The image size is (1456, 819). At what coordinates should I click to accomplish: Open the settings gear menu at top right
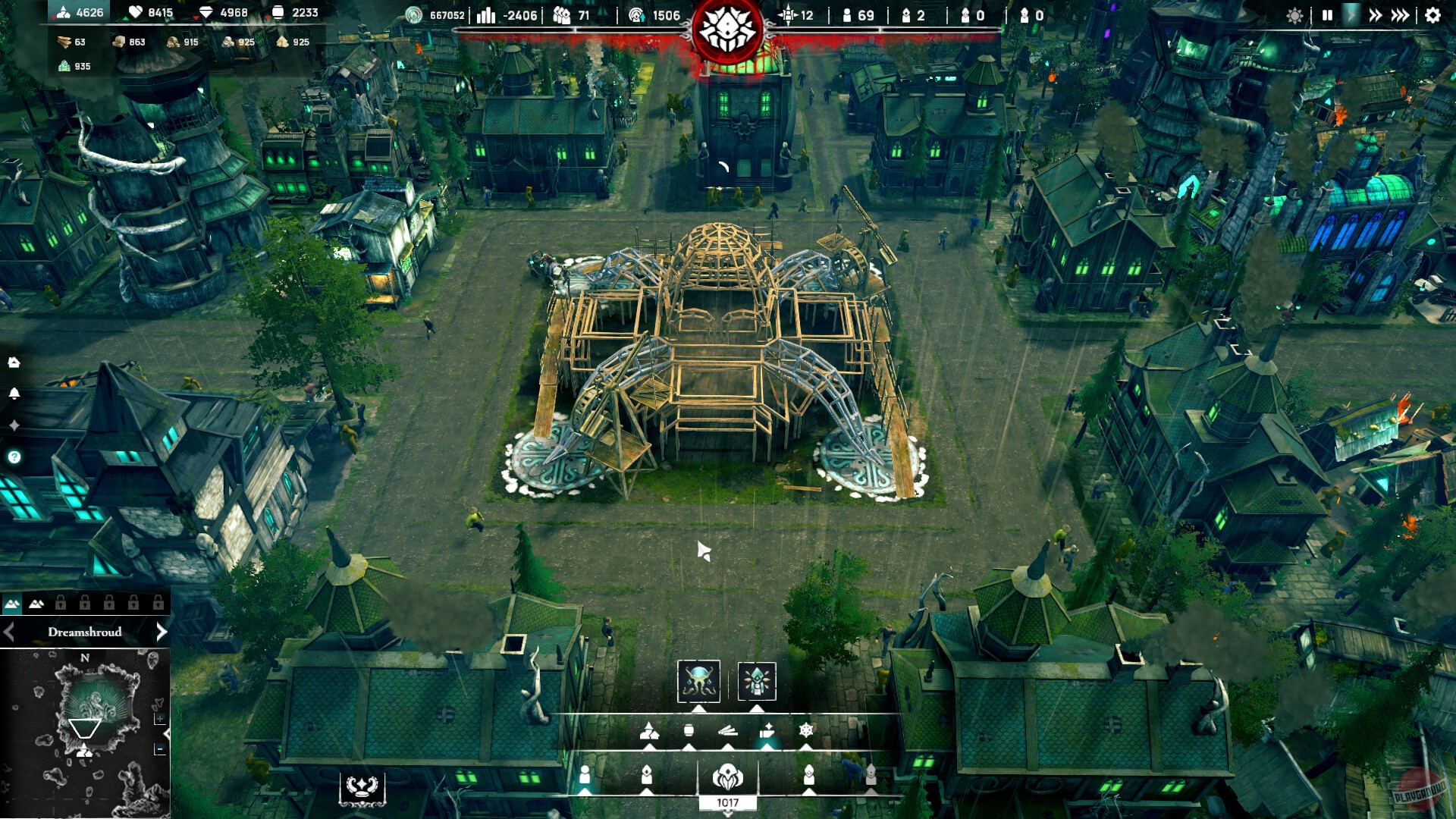[1432, 15]
